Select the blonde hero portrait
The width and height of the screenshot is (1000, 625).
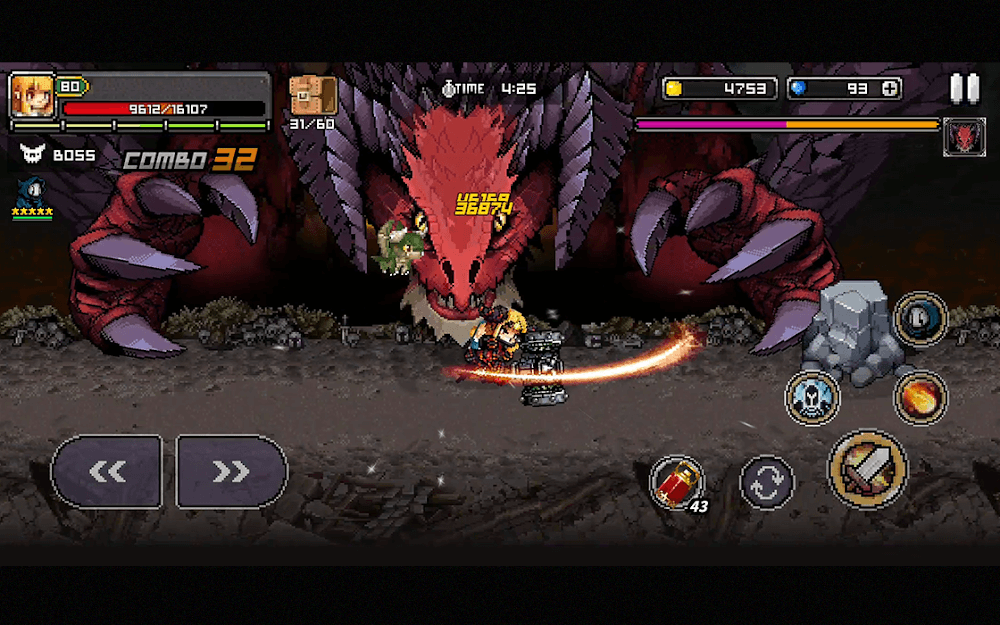coord(31,96)
